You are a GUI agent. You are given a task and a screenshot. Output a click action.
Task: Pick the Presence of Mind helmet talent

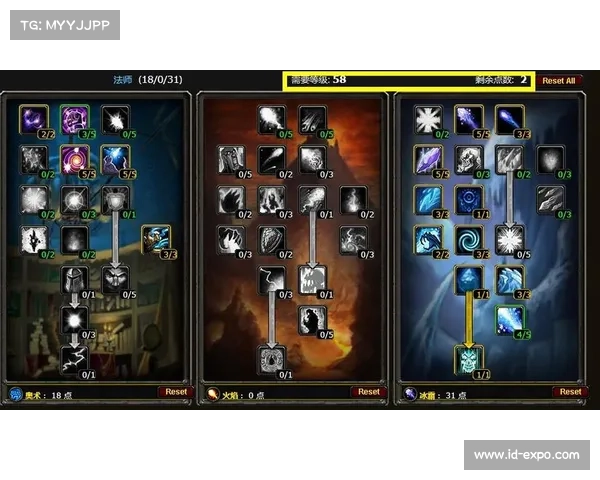tap(75, 279)
